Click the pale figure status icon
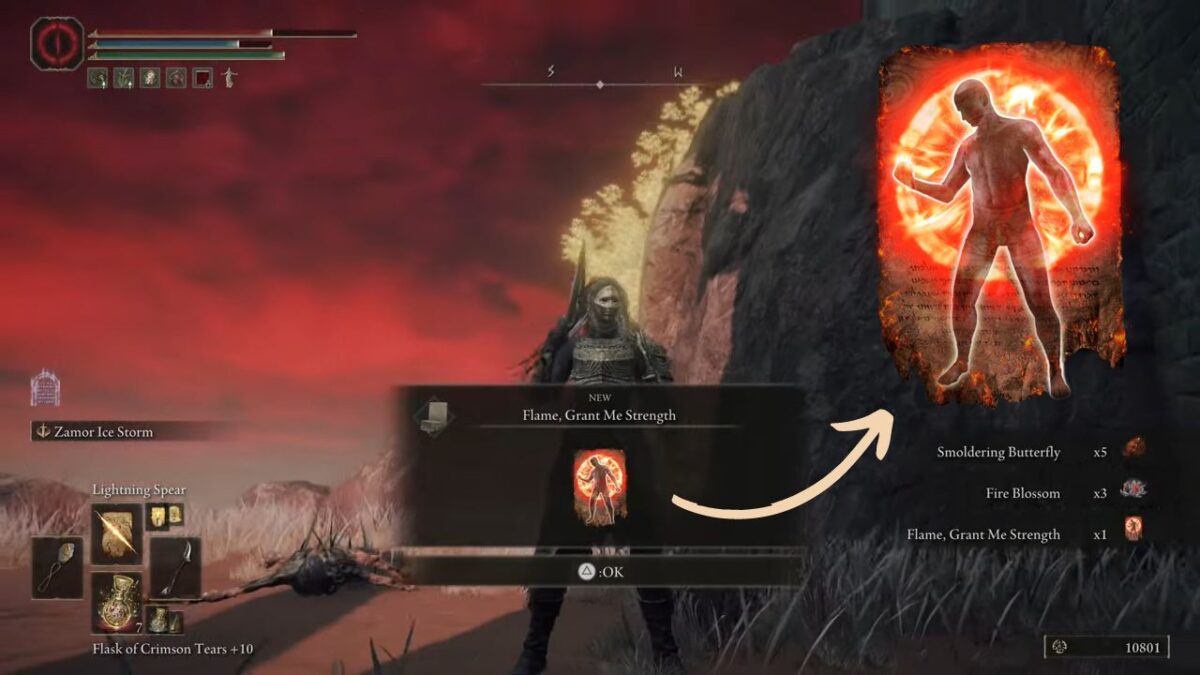Screen dimensions: 1200x675 229,77
